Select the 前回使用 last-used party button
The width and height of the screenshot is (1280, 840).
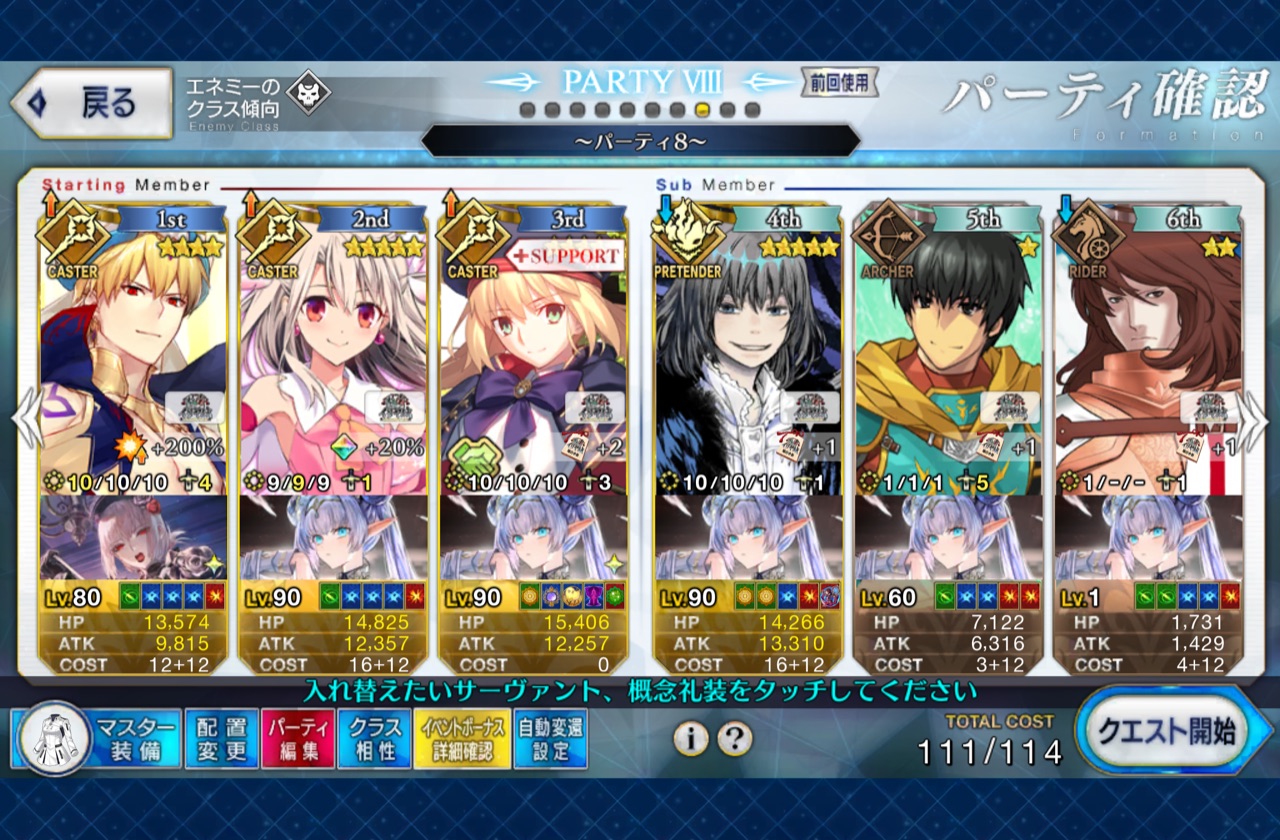pos(839,82)
